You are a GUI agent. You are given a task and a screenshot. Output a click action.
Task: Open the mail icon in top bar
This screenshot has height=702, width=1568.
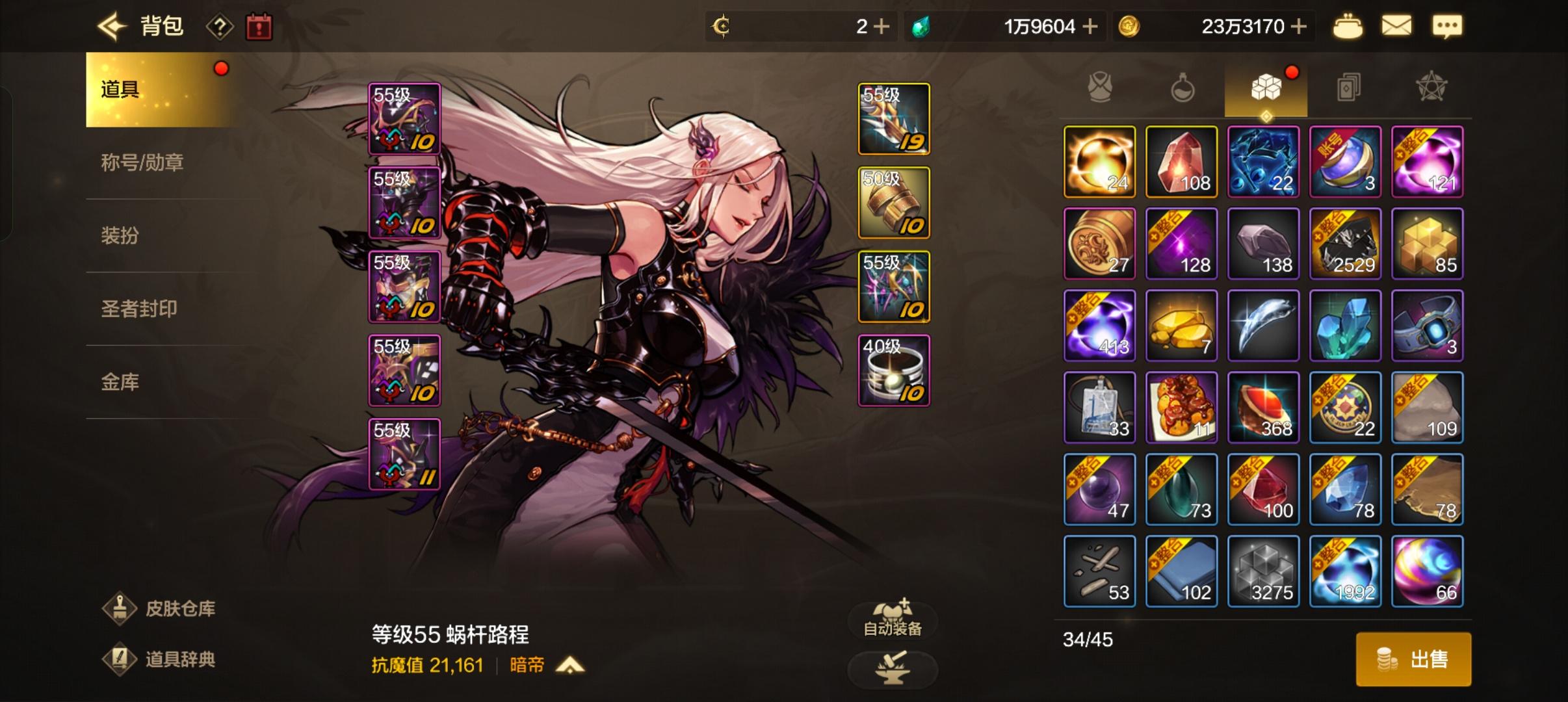pyautogui.click(x=1398, y=25)
